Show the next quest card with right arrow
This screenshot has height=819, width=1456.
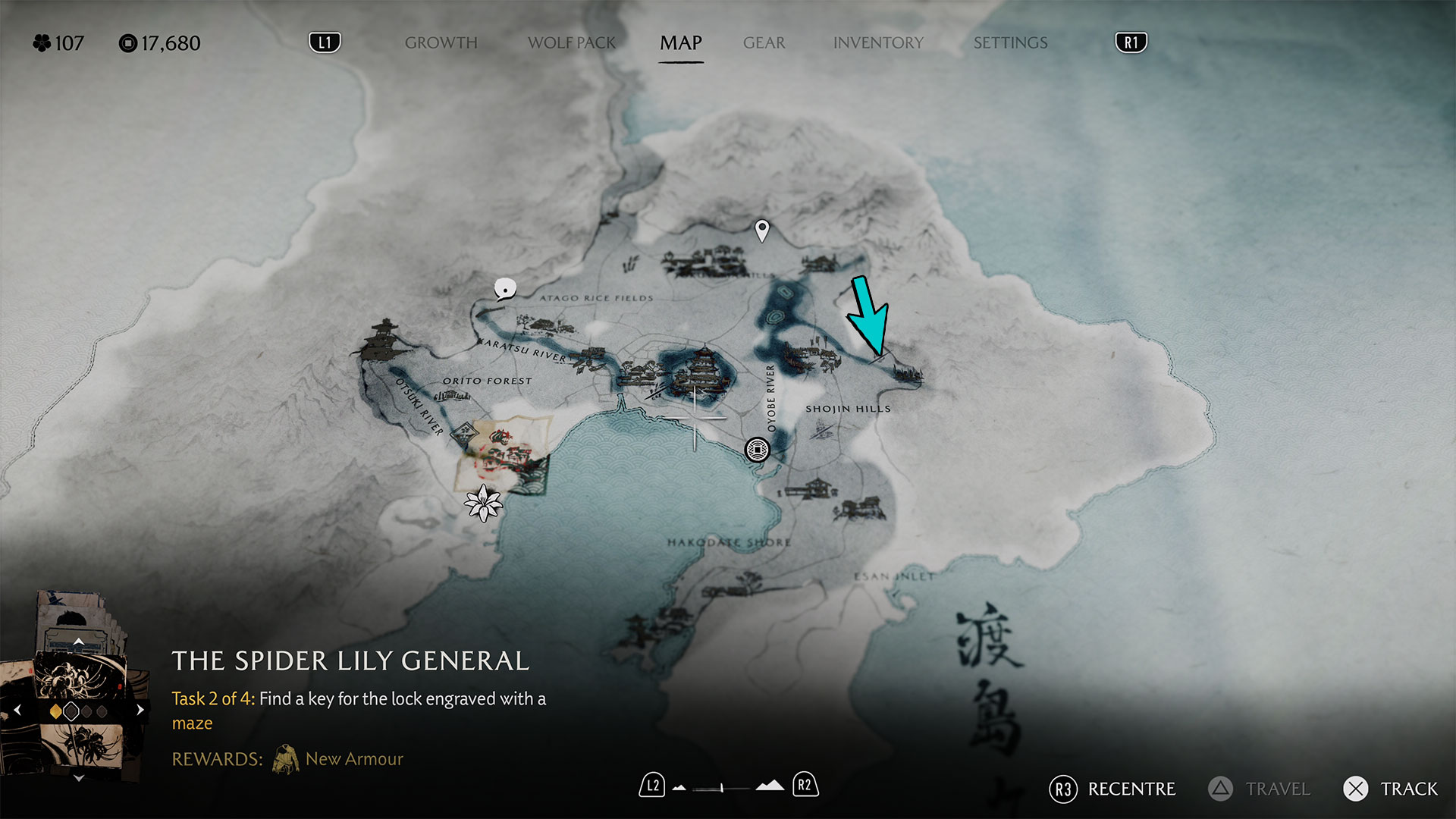click(140, 711)
